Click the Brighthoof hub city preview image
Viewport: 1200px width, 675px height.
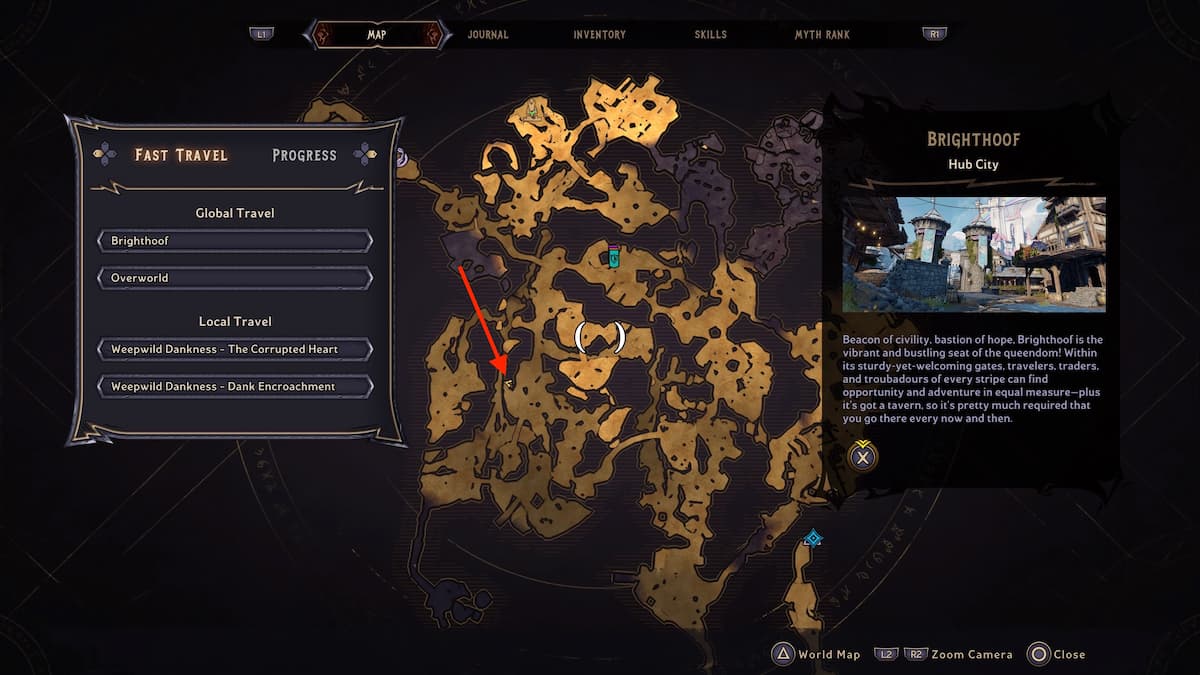click(x=973, y=254)
